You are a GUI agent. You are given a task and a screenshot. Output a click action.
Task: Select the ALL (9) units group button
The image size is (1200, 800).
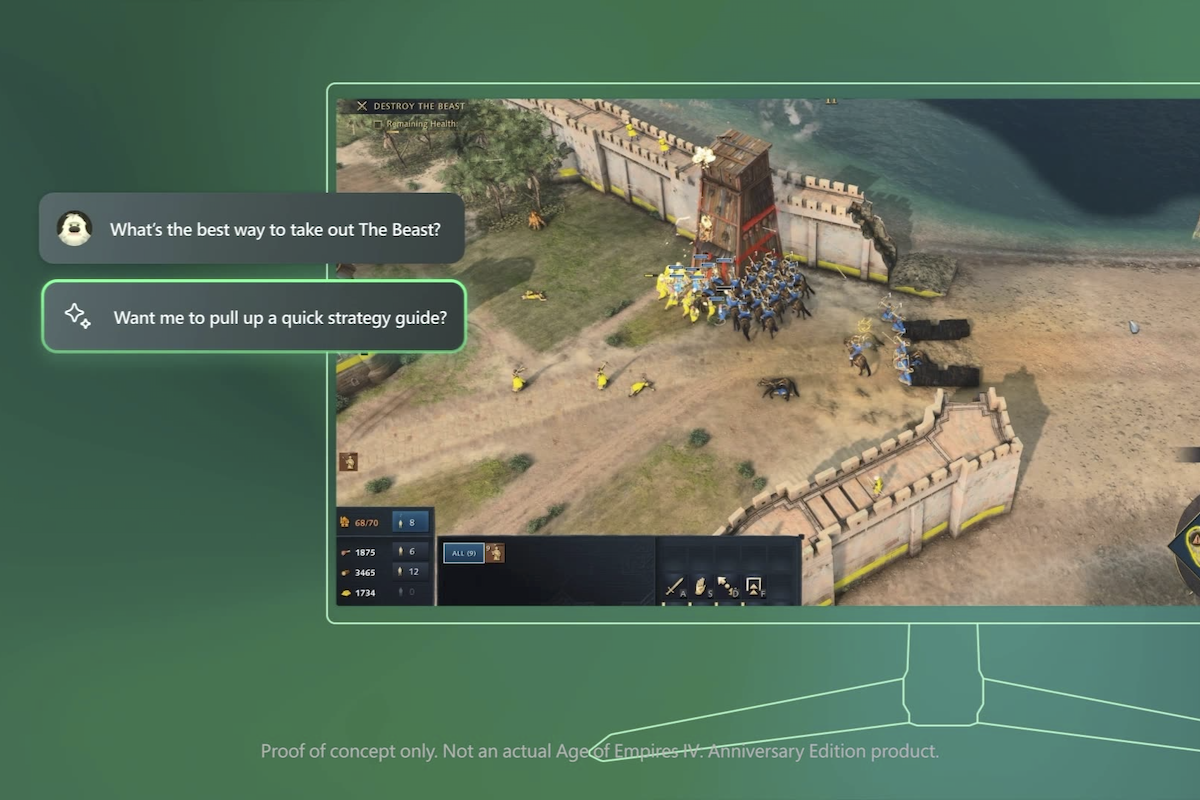[x=463, y=553]
